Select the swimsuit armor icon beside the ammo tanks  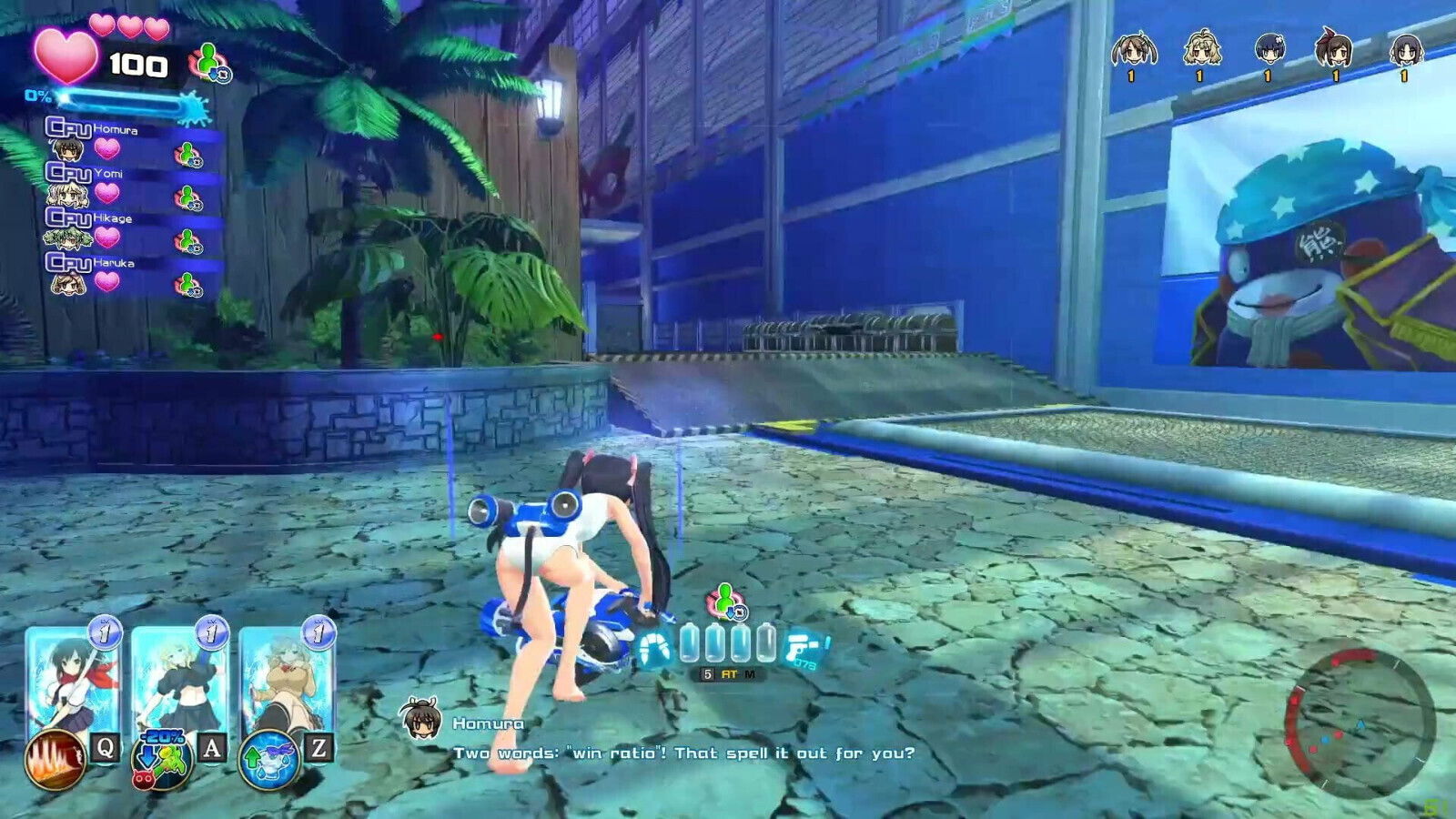654,648
